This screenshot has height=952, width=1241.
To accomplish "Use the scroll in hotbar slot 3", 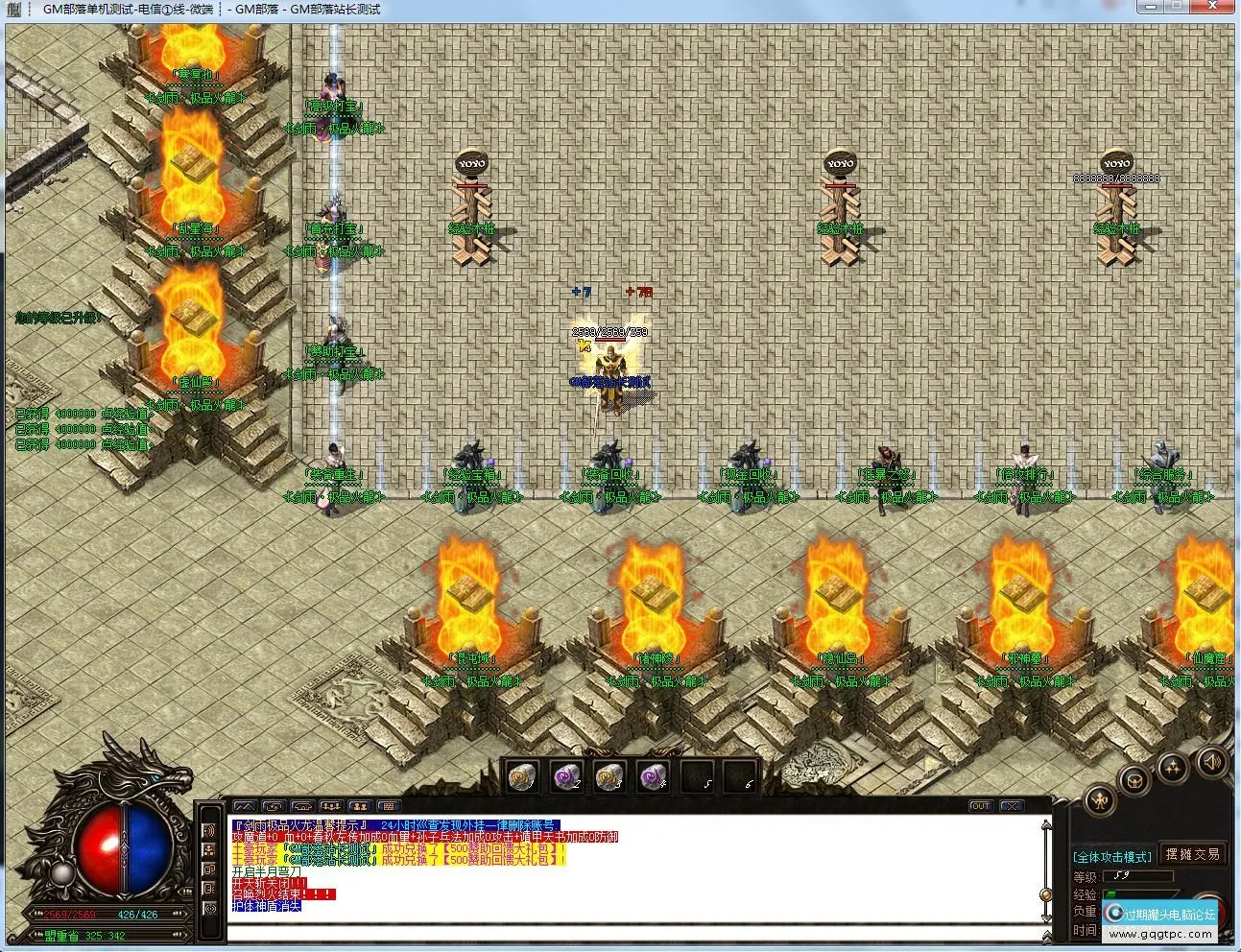I will point(609,777).
